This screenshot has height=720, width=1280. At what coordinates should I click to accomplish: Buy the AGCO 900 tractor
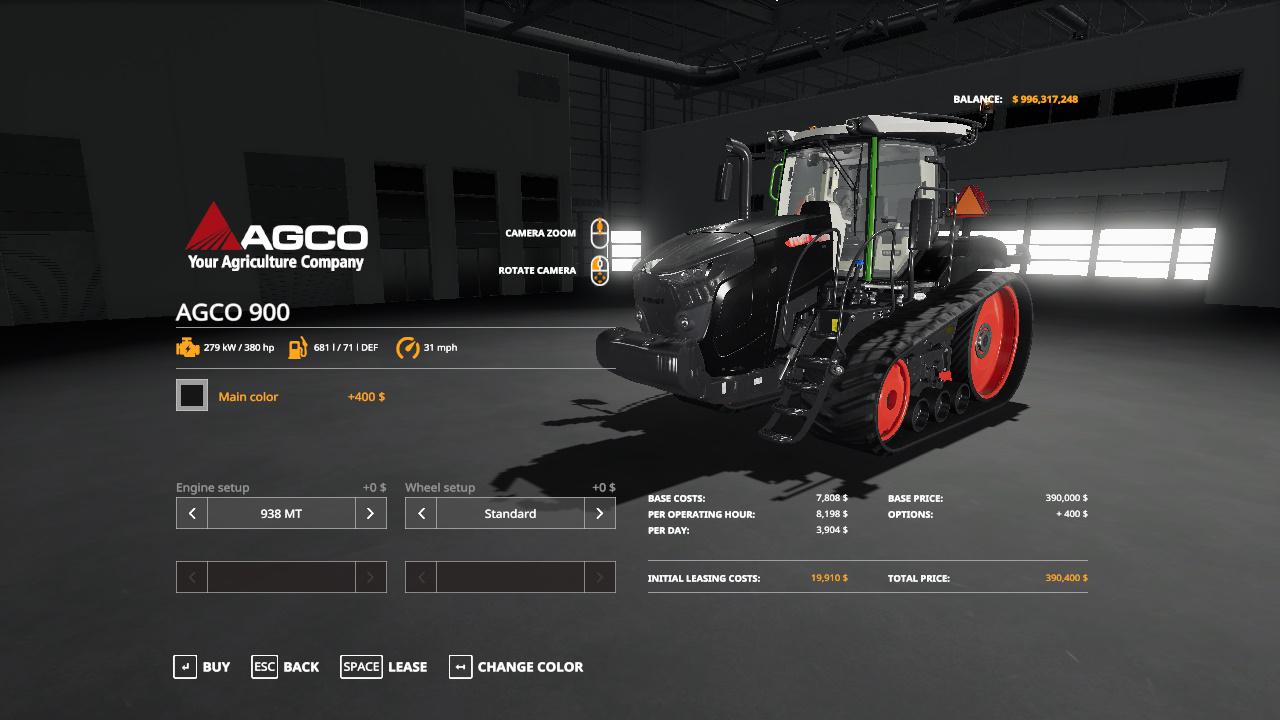coord(202,667)
